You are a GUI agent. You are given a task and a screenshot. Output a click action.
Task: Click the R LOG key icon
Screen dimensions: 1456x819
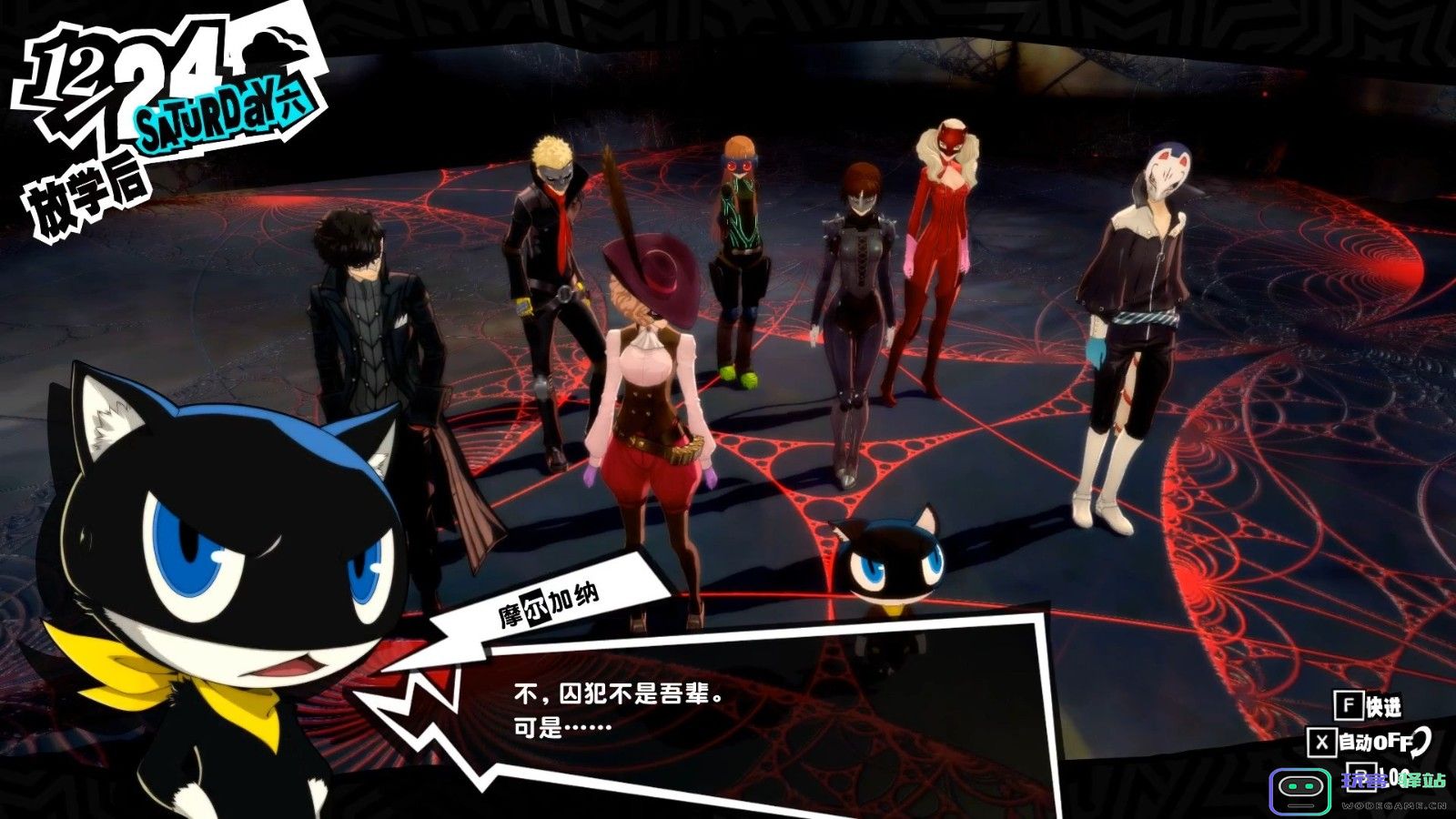point(1363,779)
